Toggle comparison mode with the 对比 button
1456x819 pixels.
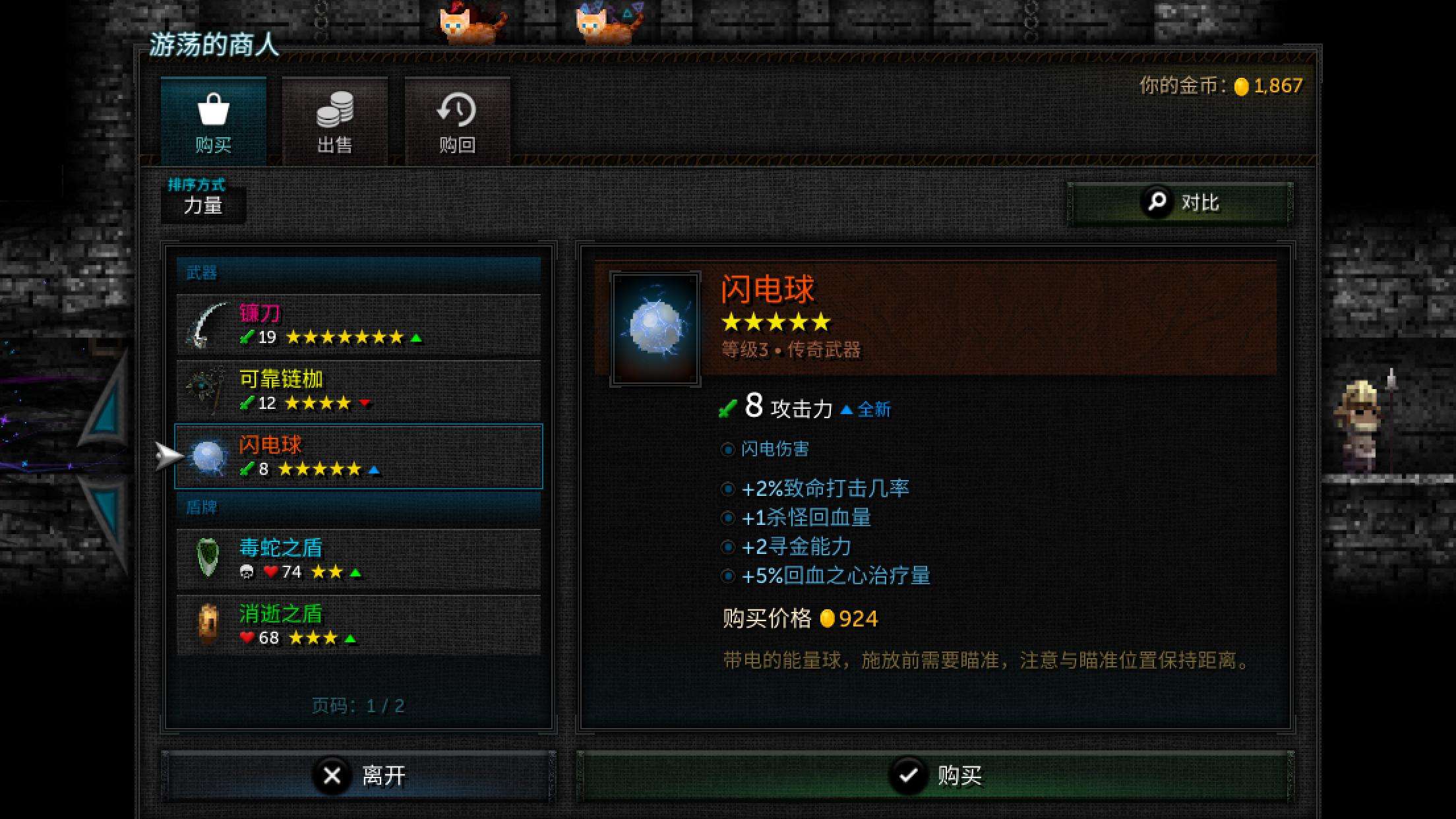click(x=1180, y=202)
